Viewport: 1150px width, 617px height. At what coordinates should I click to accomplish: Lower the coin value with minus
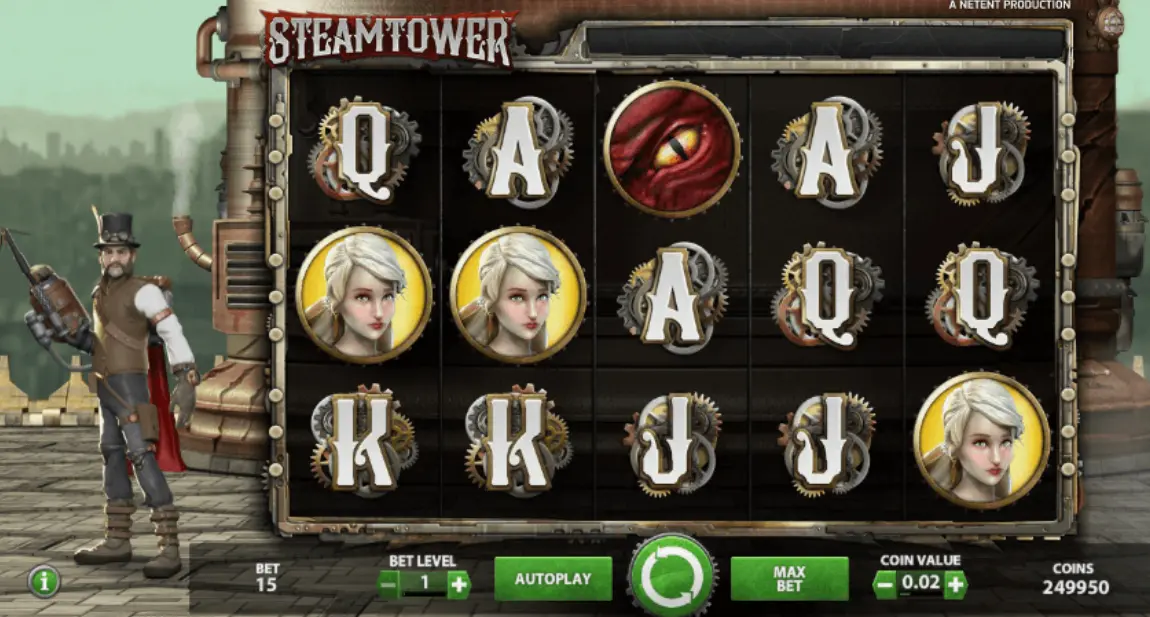tap(885, 584)
